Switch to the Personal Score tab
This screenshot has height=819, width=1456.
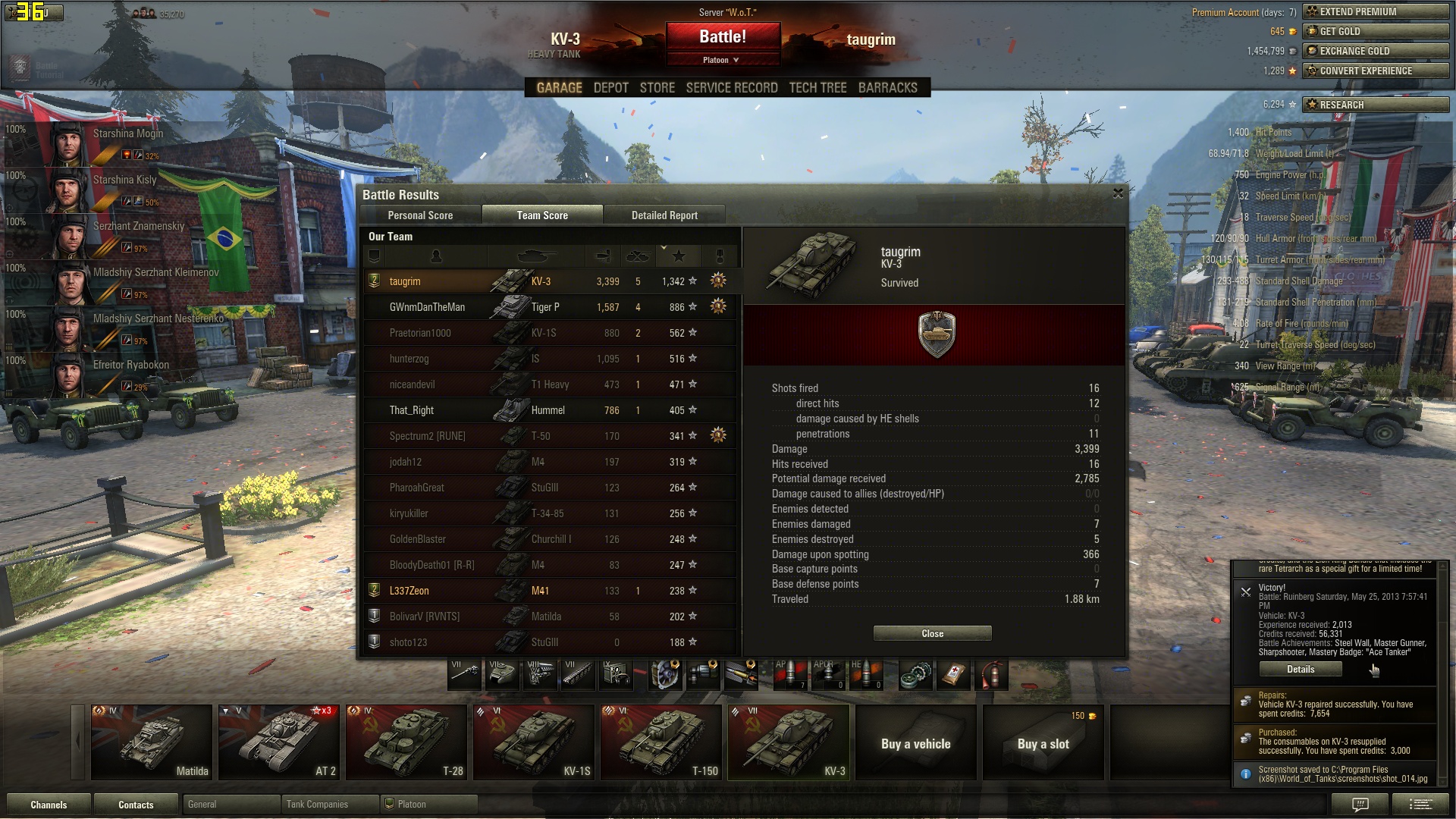coord(420,215)
